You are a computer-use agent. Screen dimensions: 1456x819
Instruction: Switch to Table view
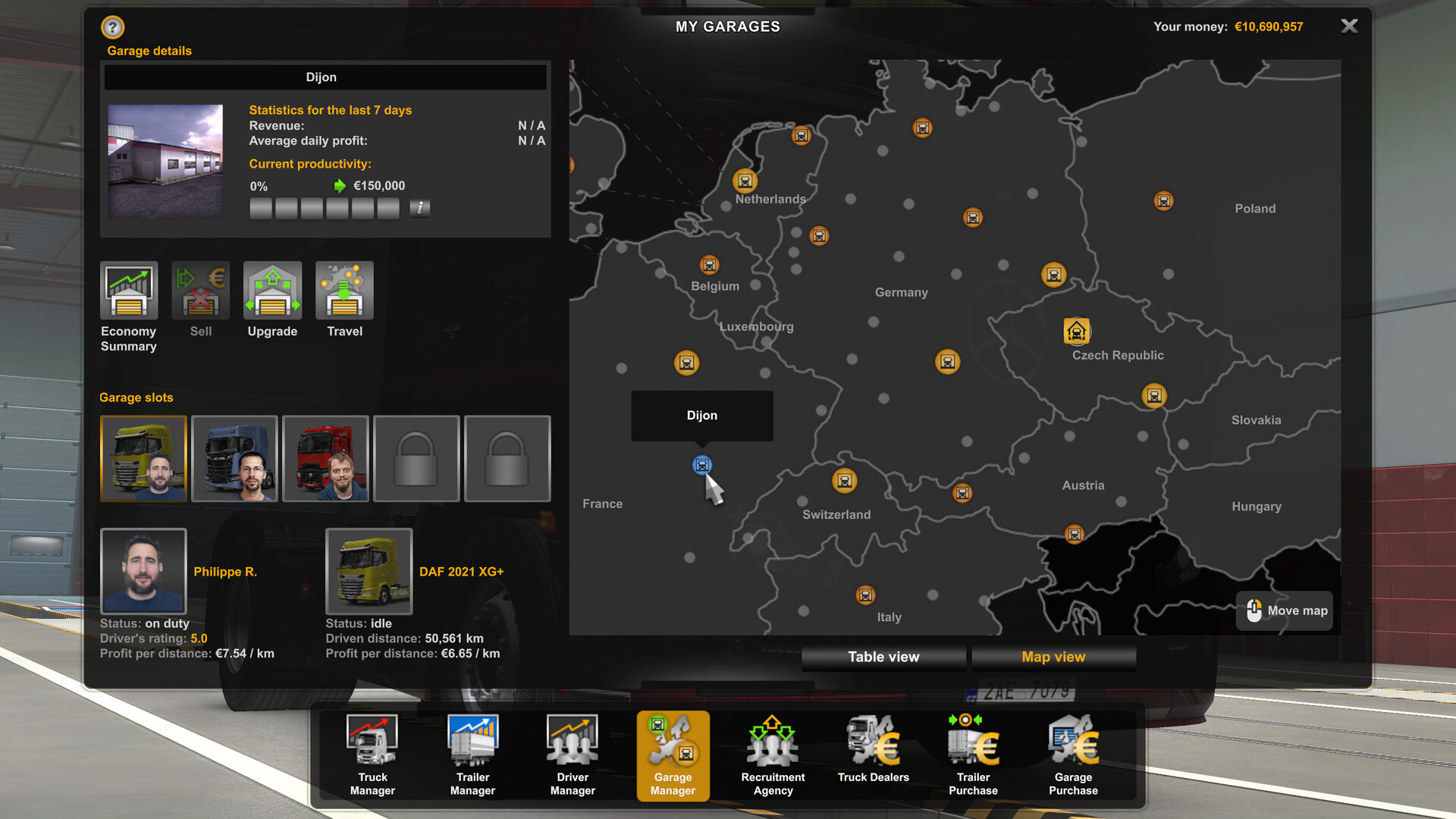pyautogui.click(x=883, y=657)
